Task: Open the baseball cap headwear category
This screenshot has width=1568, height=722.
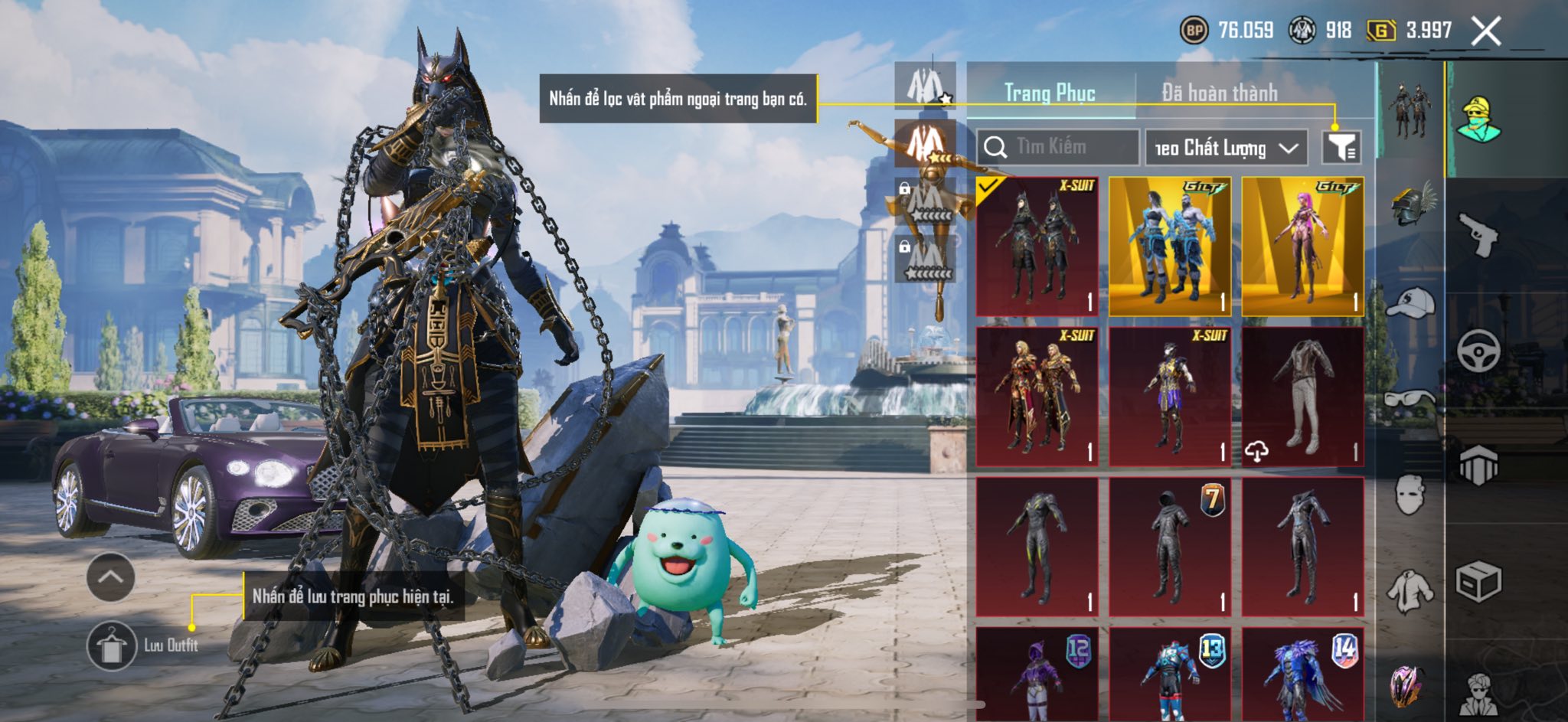Action: click(x=1411, y=302)
